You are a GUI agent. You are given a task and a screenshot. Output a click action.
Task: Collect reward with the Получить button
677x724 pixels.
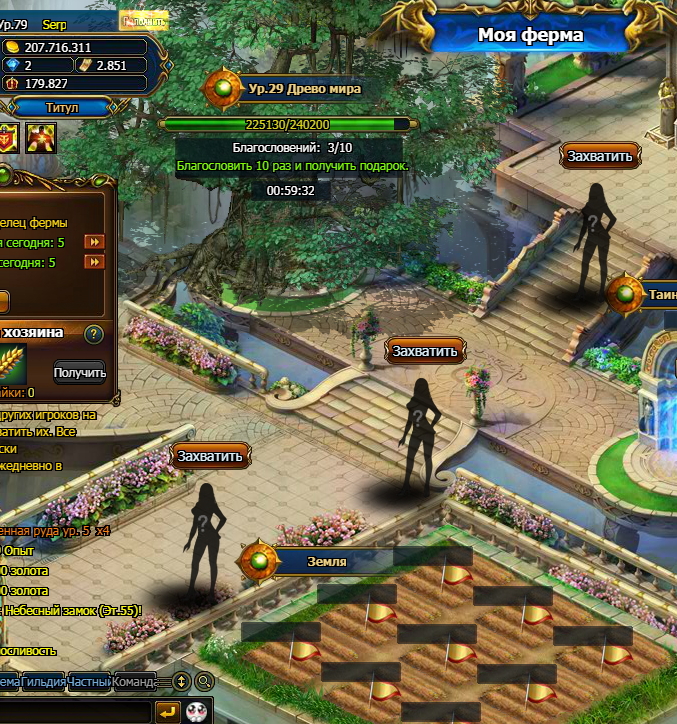(x=80, y=373)
